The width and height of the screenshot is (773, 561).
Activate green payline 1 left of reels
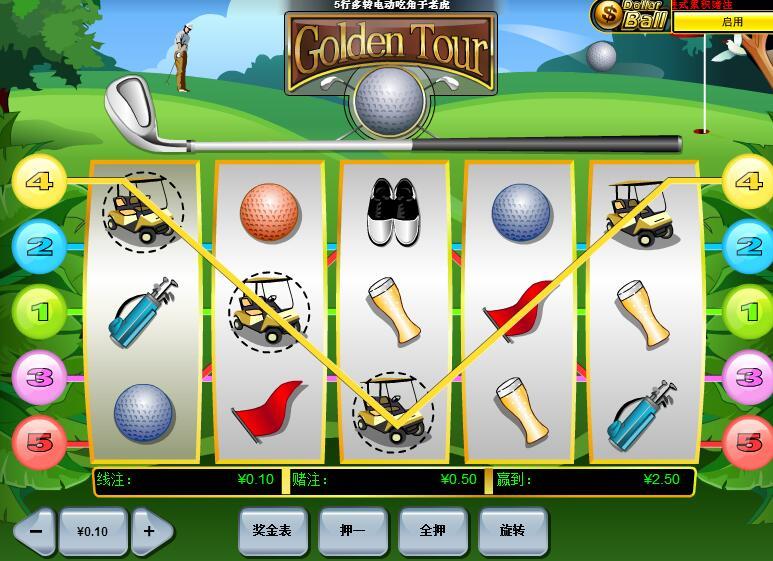(39, 312)
